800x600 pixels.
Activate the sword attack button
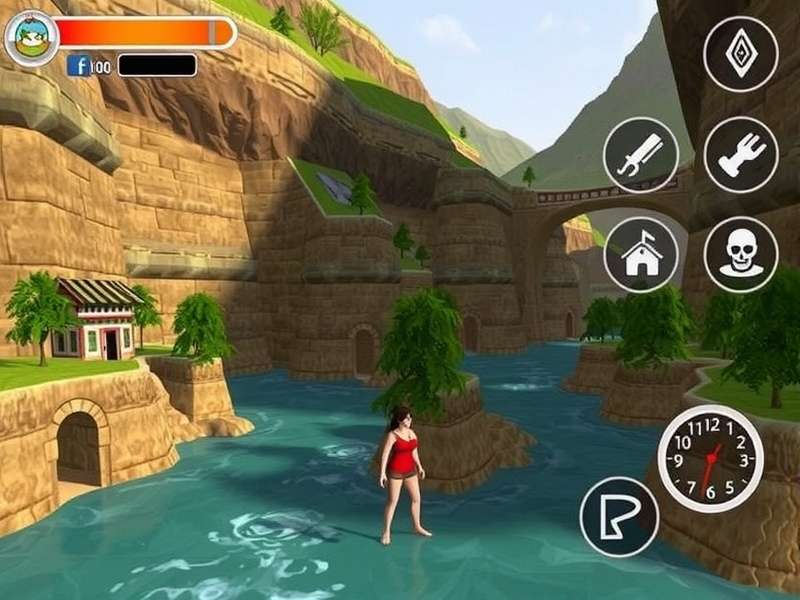coord(641,155)
